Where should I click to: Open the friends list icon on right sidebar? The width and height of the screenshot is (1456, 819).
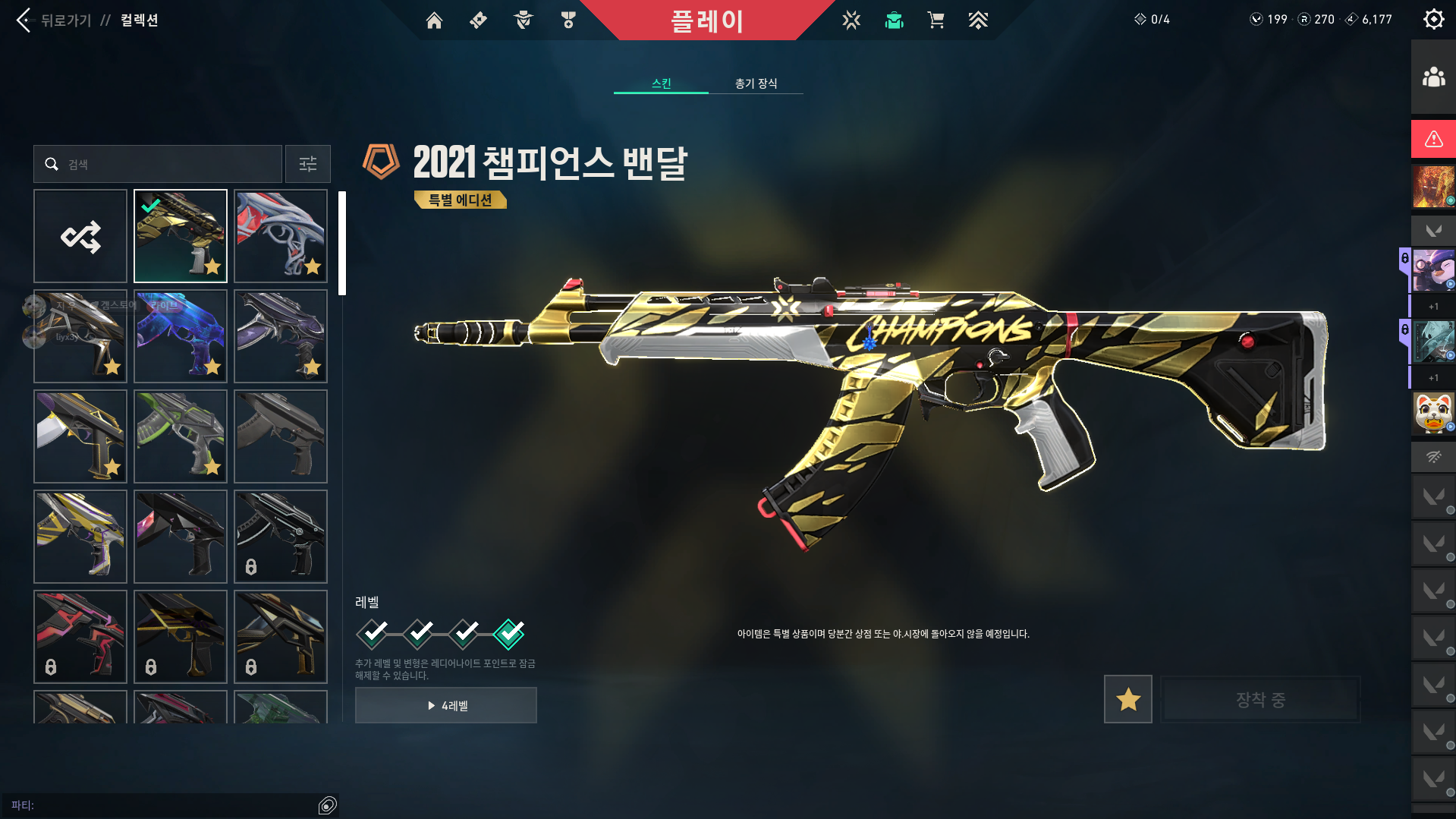1432,75
